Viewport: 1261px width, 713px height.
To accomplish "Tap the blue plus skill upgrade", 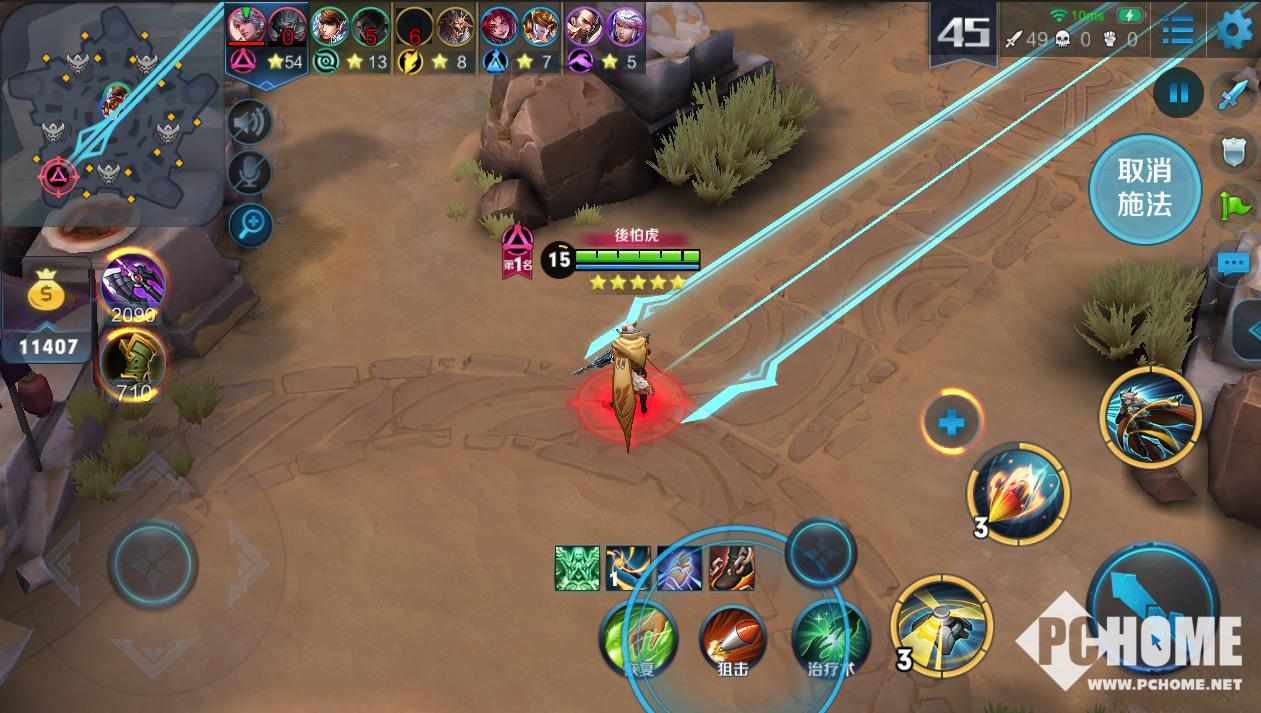I will [x=951, y=423].
